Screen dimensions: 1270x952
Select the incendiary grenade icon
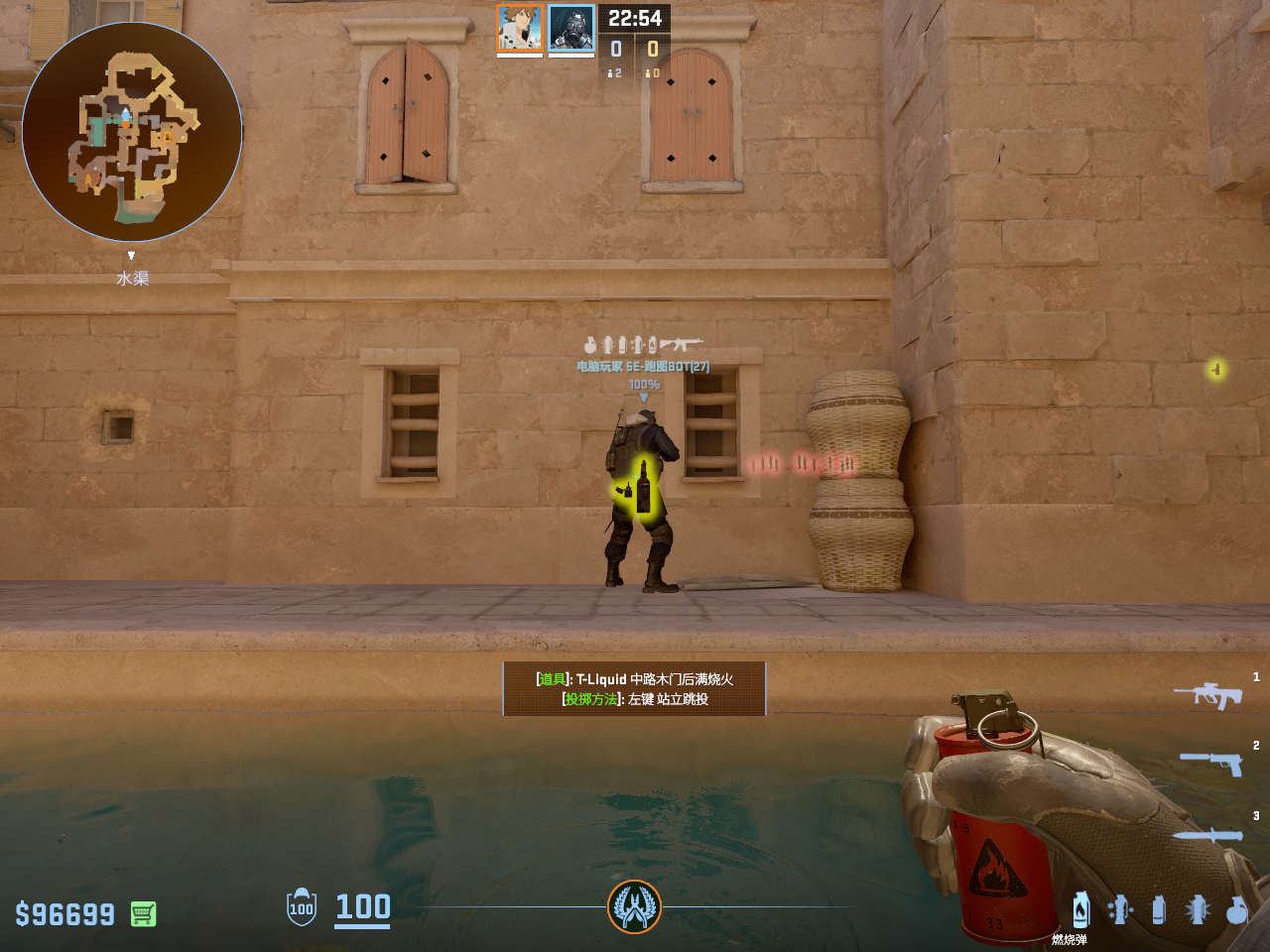pos(1080,909)
